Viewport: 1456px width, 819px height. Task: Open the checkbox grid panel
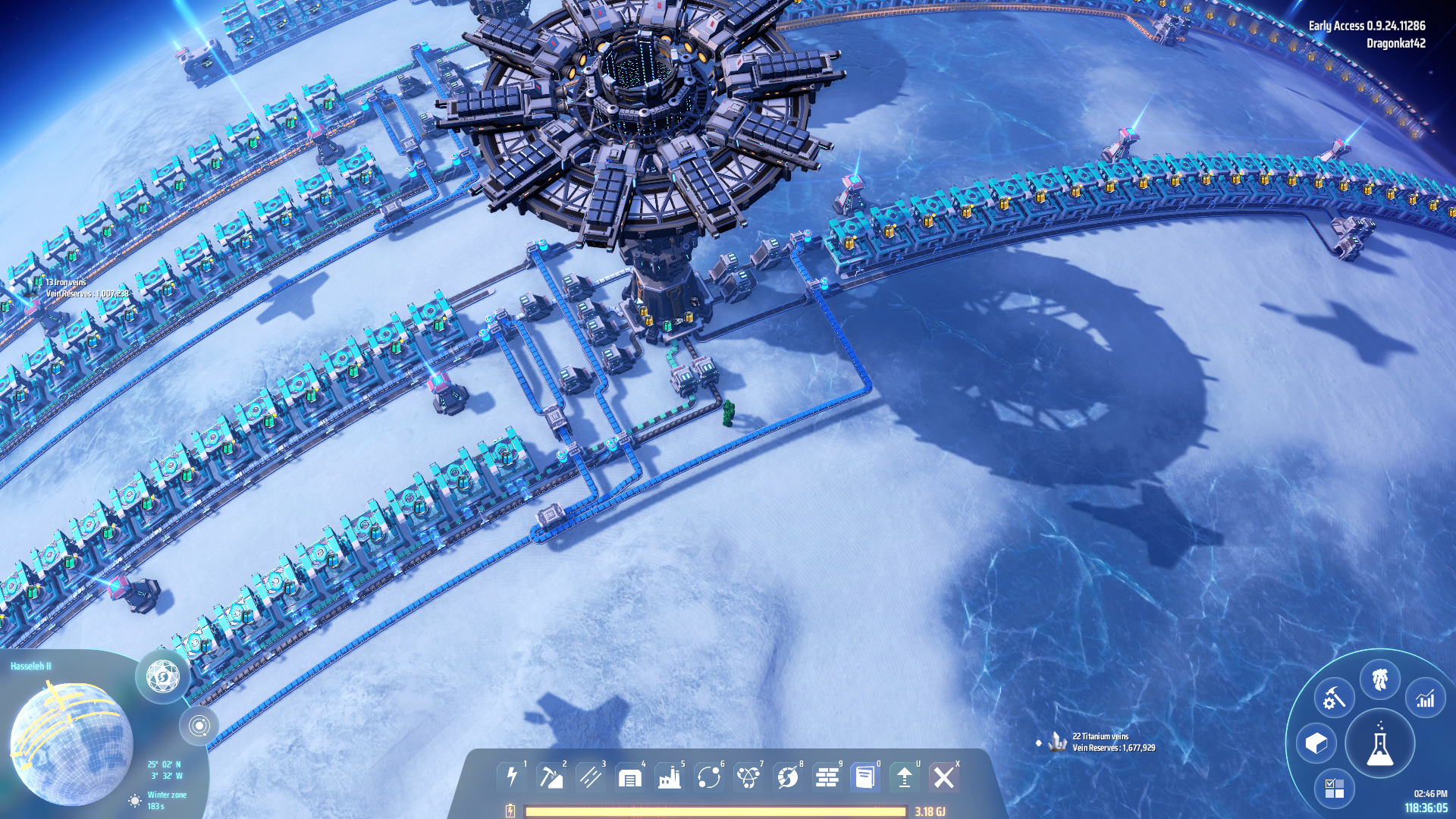(1334, 789)
